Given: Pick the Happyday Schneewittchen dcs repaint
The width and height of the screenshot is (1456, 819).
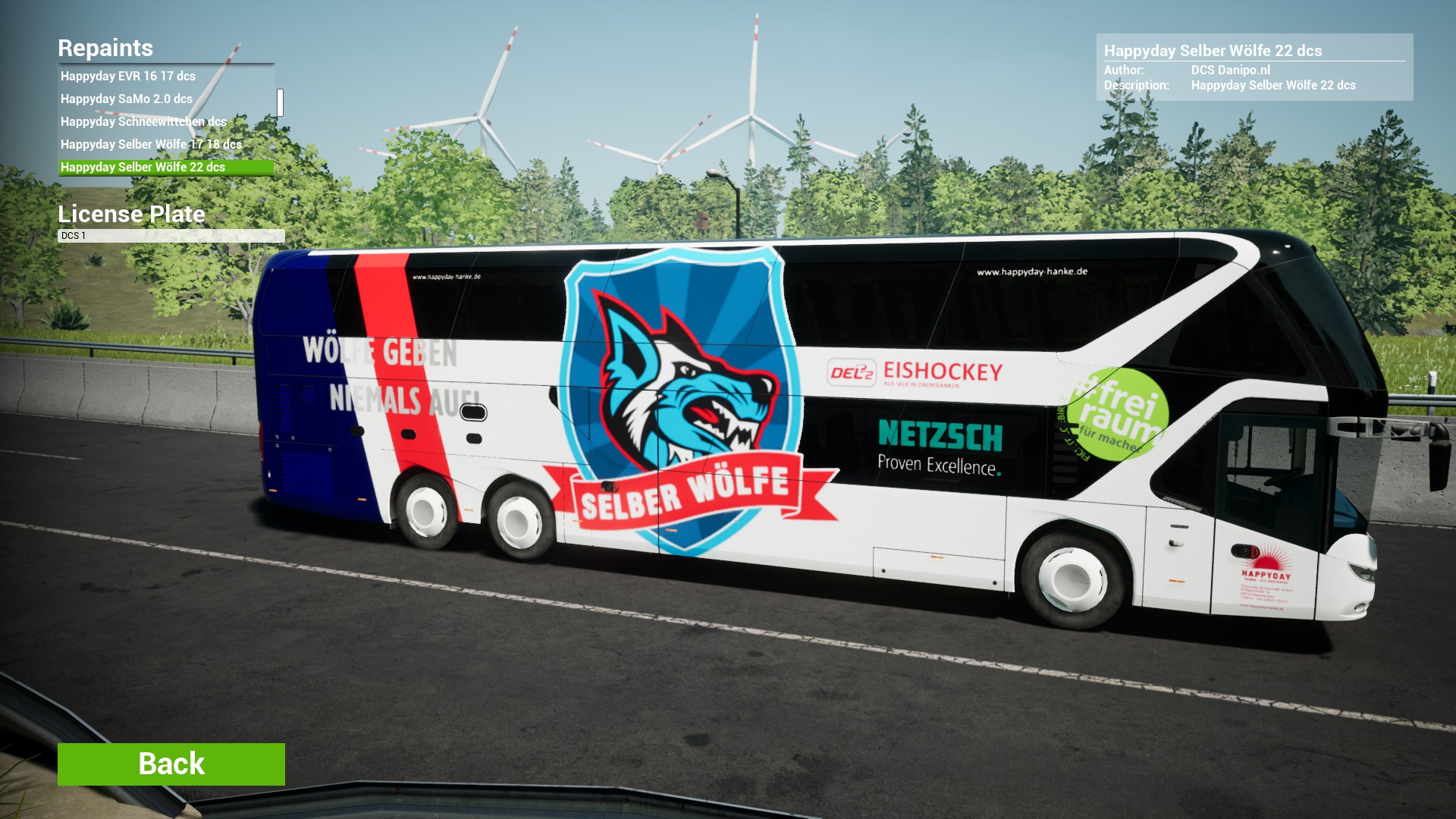Looking at the screenshot, I should point(143,121).
